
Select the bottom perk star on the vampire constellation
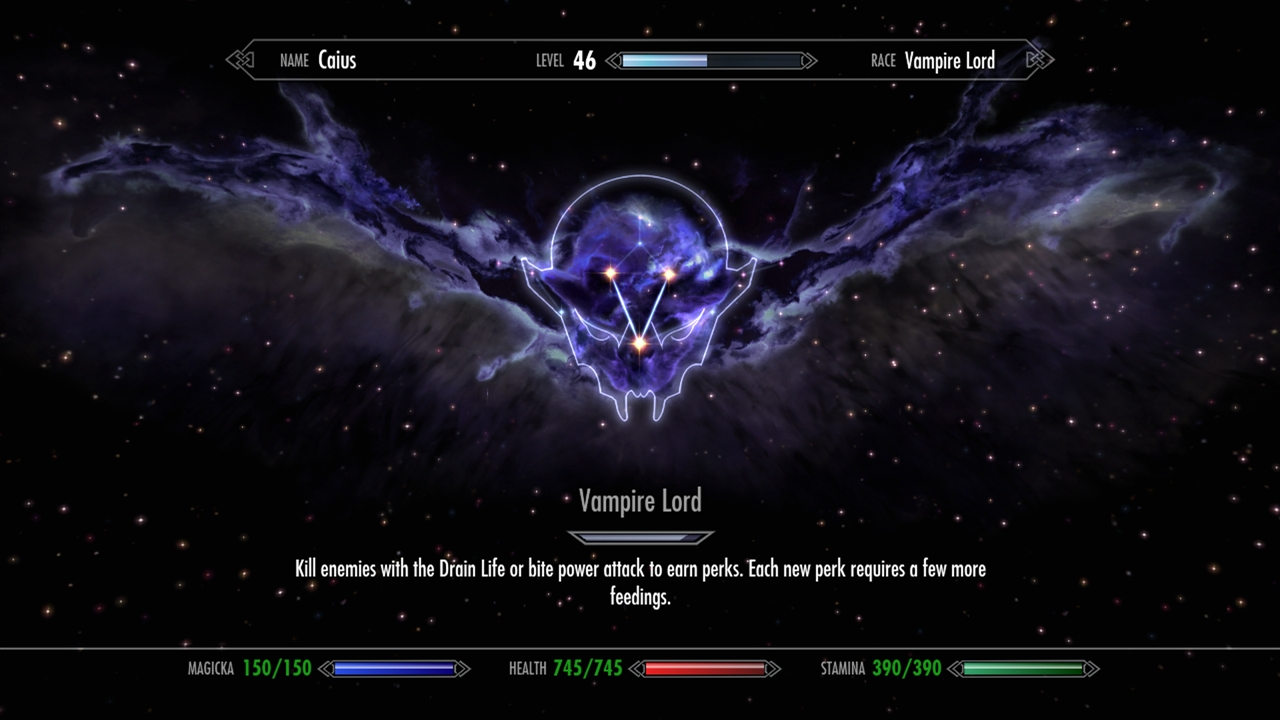click(x=640, y=345)
